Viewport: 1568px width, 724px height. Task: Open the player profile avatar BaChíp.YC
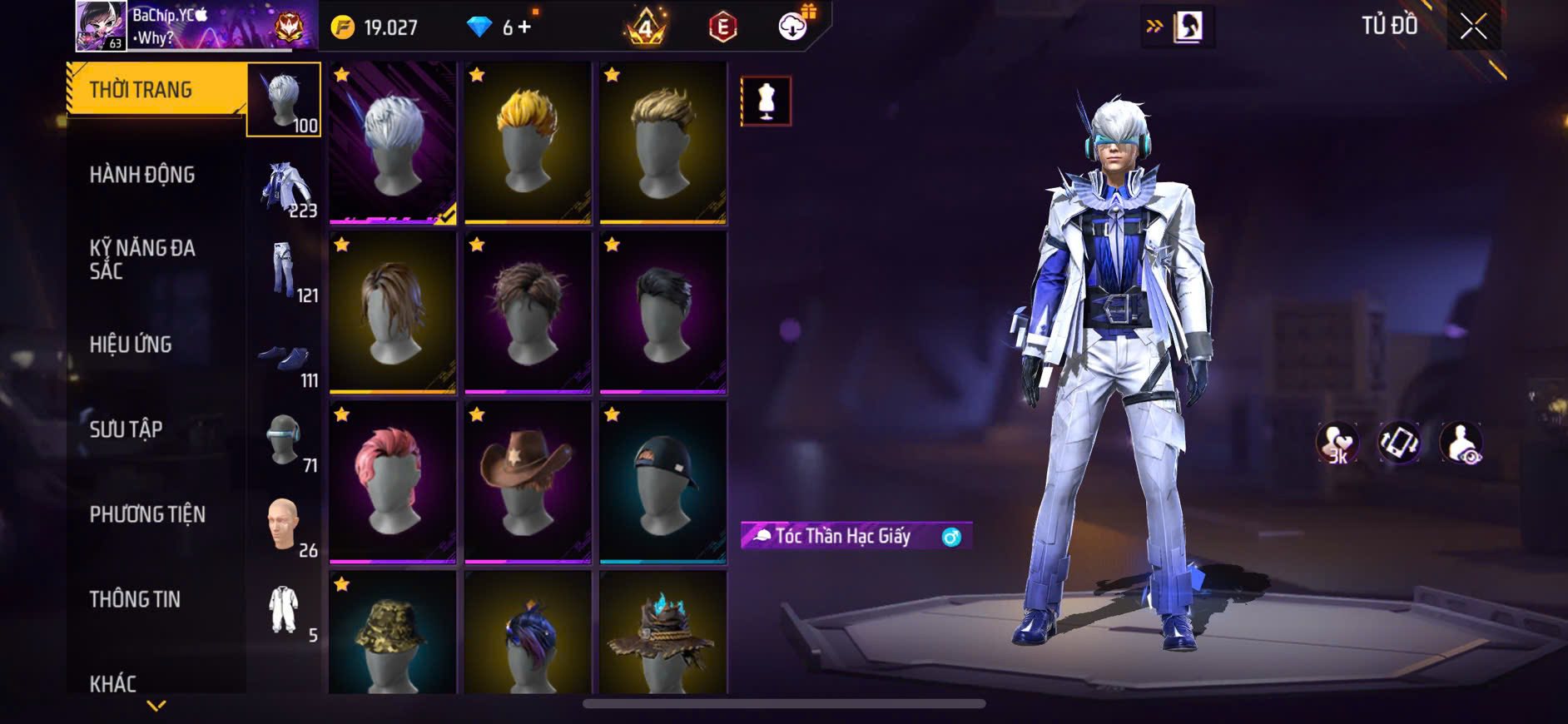[101, 26]
